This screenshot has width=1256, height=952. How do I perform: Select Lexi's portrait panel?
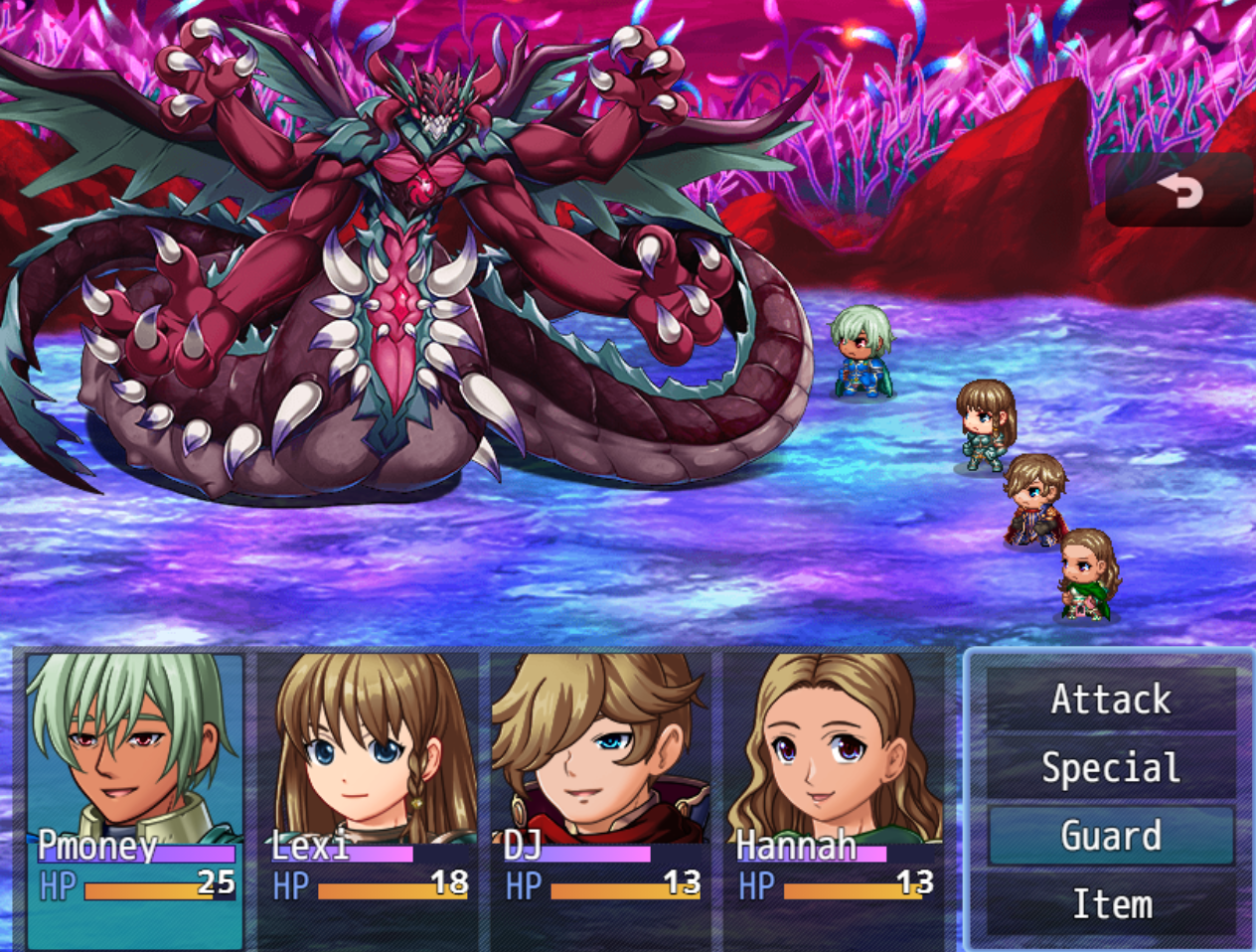pos(368,799)
